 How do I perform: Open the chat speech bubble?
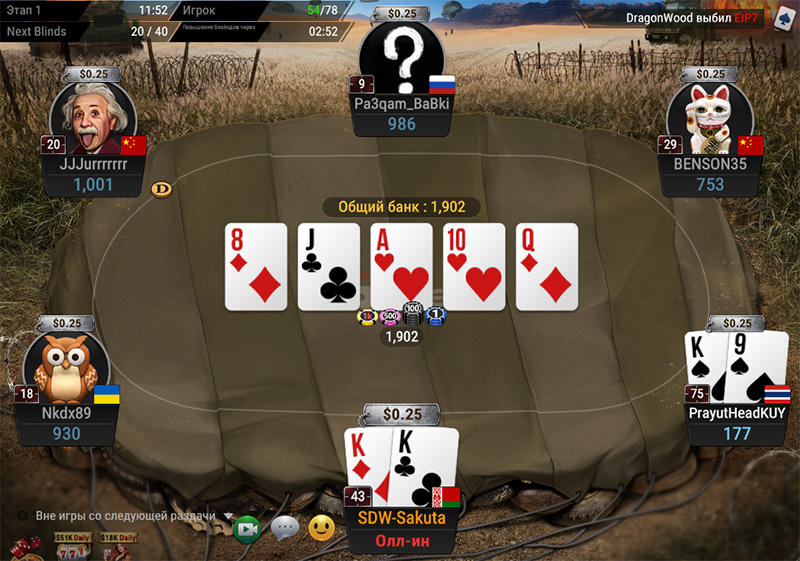tap(285, 527)
